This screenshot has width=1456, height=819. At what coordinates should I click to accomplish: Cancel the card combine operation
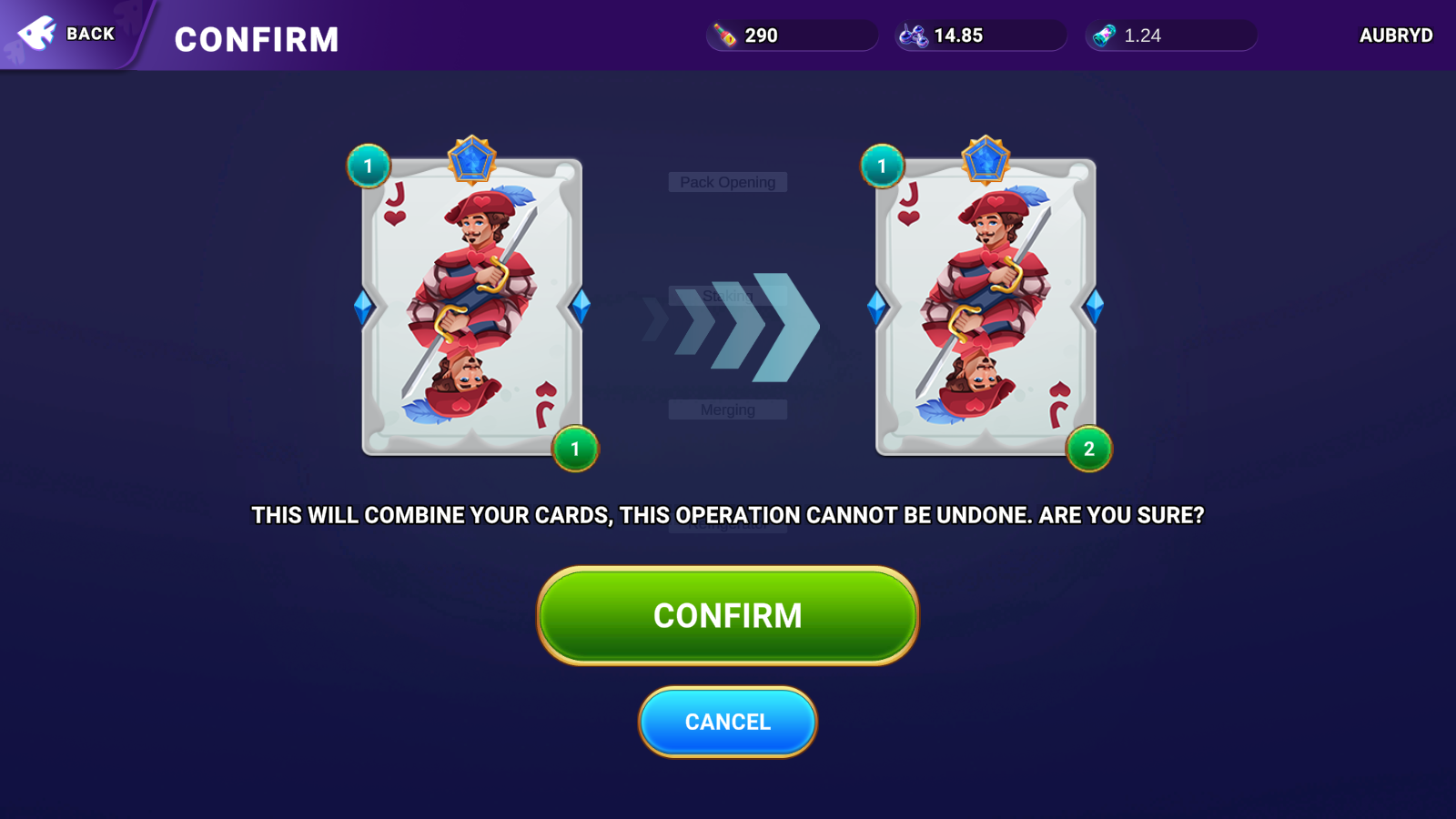coord(727,722)
